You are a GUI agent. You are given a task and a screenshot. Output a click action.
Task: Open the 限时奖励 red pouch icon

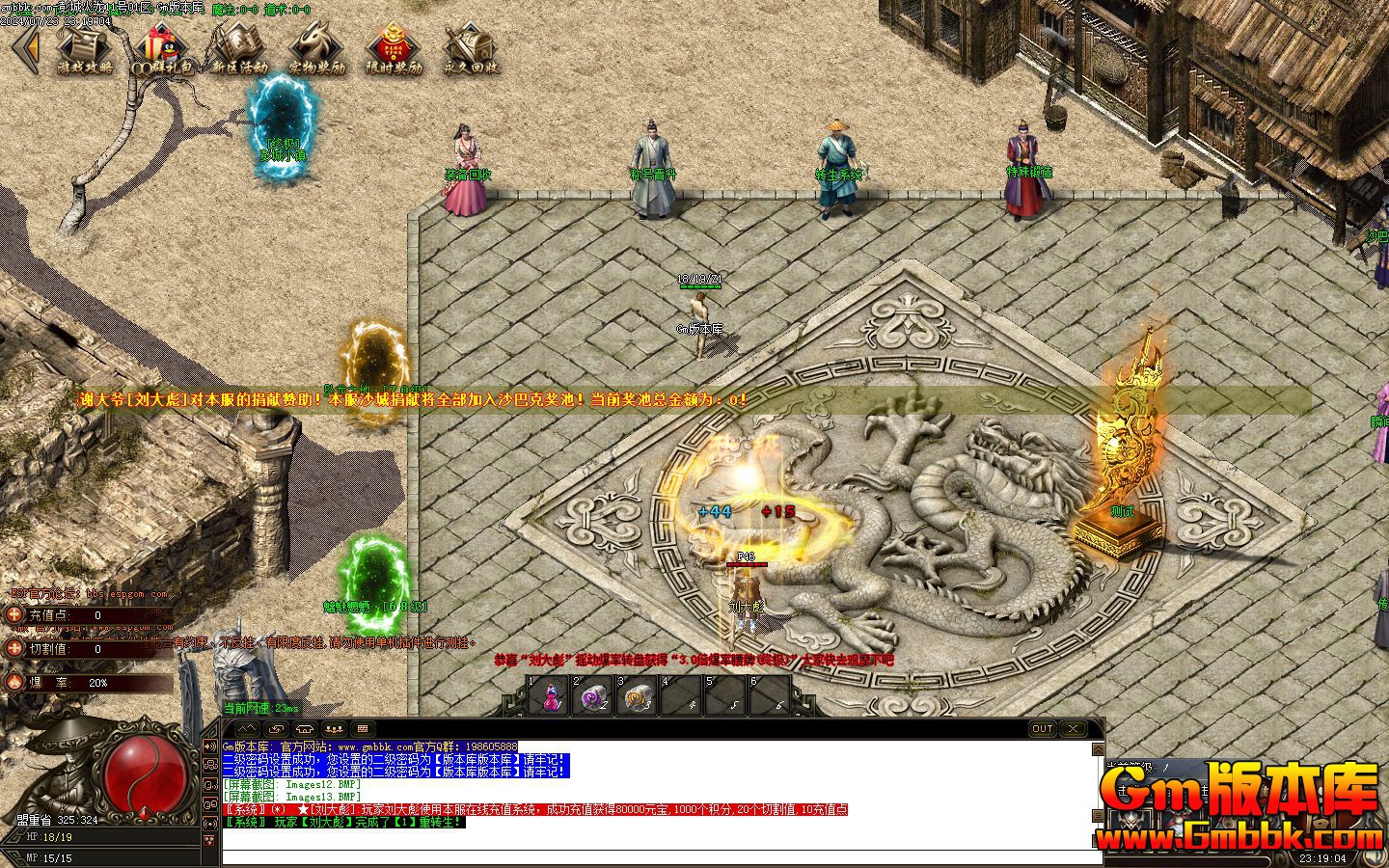point(394,48)
